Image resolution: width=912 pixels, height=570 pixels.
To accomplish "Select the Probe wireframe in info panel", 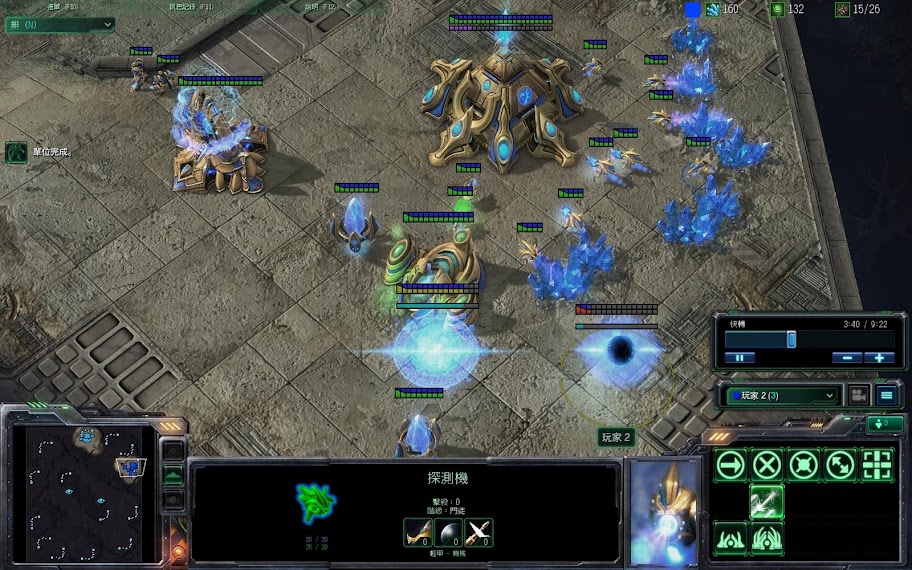I will click(x=315, y=502).
